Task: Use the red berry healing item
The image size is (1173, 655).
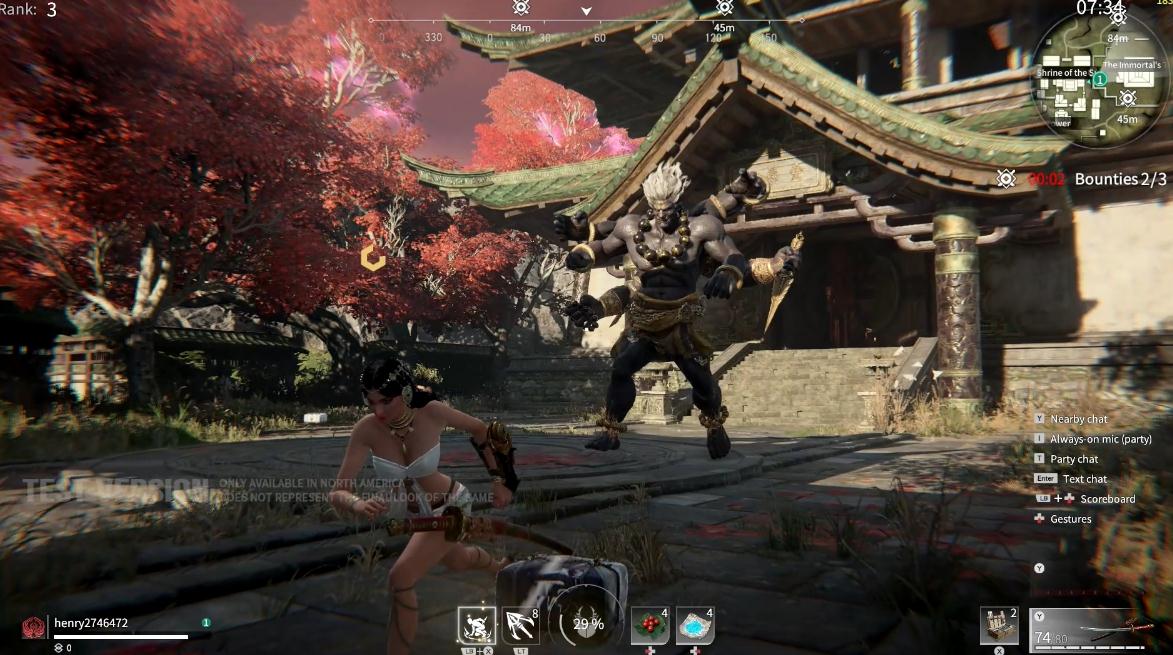Action: click(x=650, y=626)
